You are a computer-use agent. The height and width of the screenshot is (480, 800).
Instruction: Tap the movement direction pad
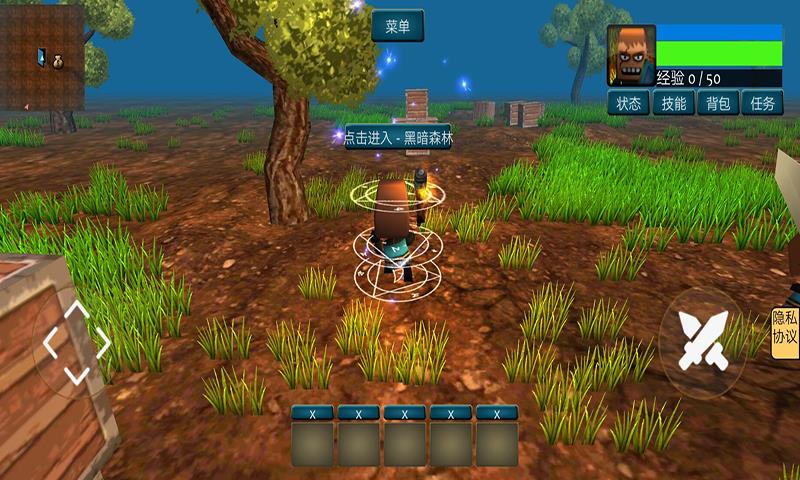(76, 342)
